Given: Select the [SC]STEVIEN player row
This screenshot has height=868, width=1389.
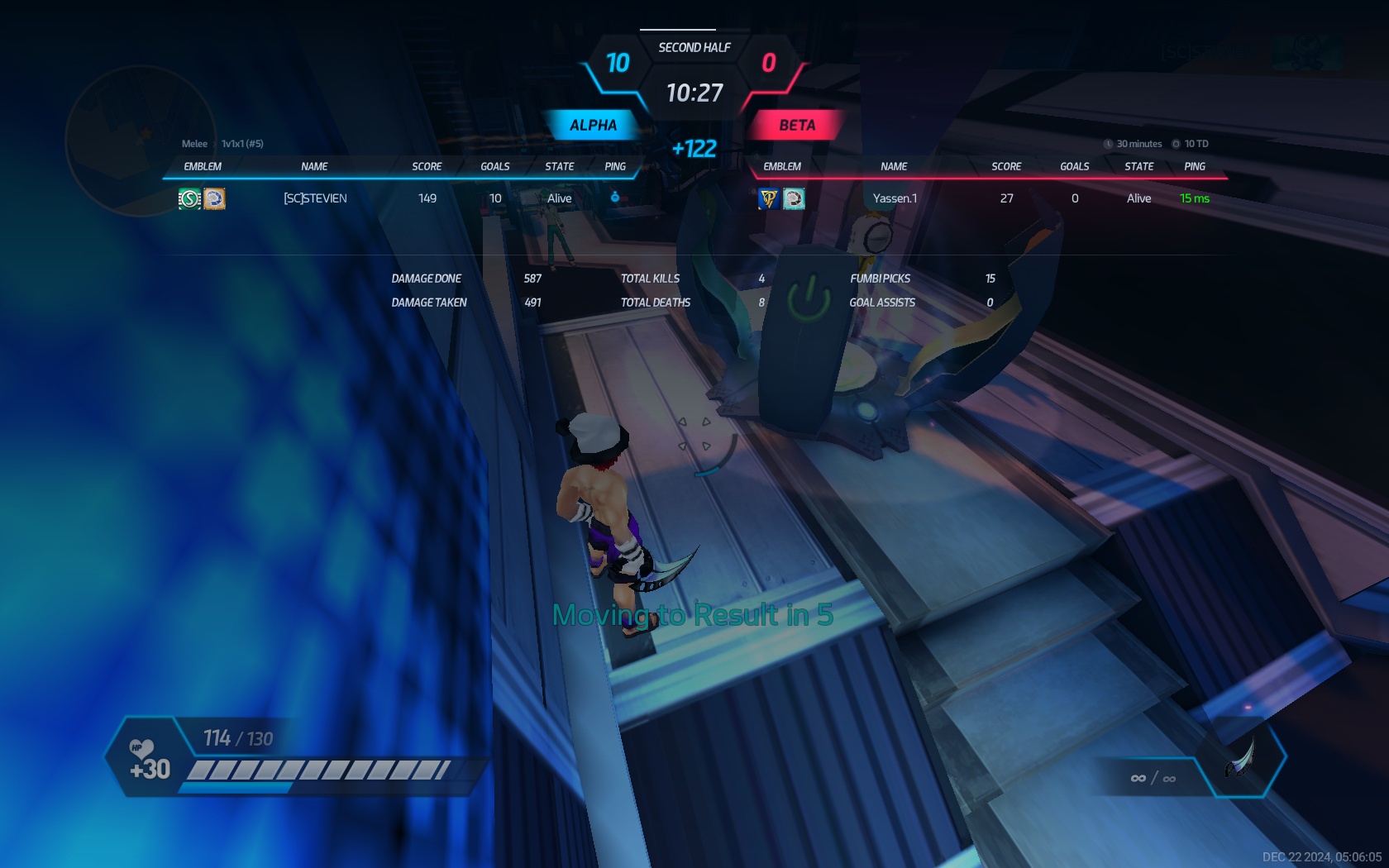Looking at the screenshot, I should 315,198.
